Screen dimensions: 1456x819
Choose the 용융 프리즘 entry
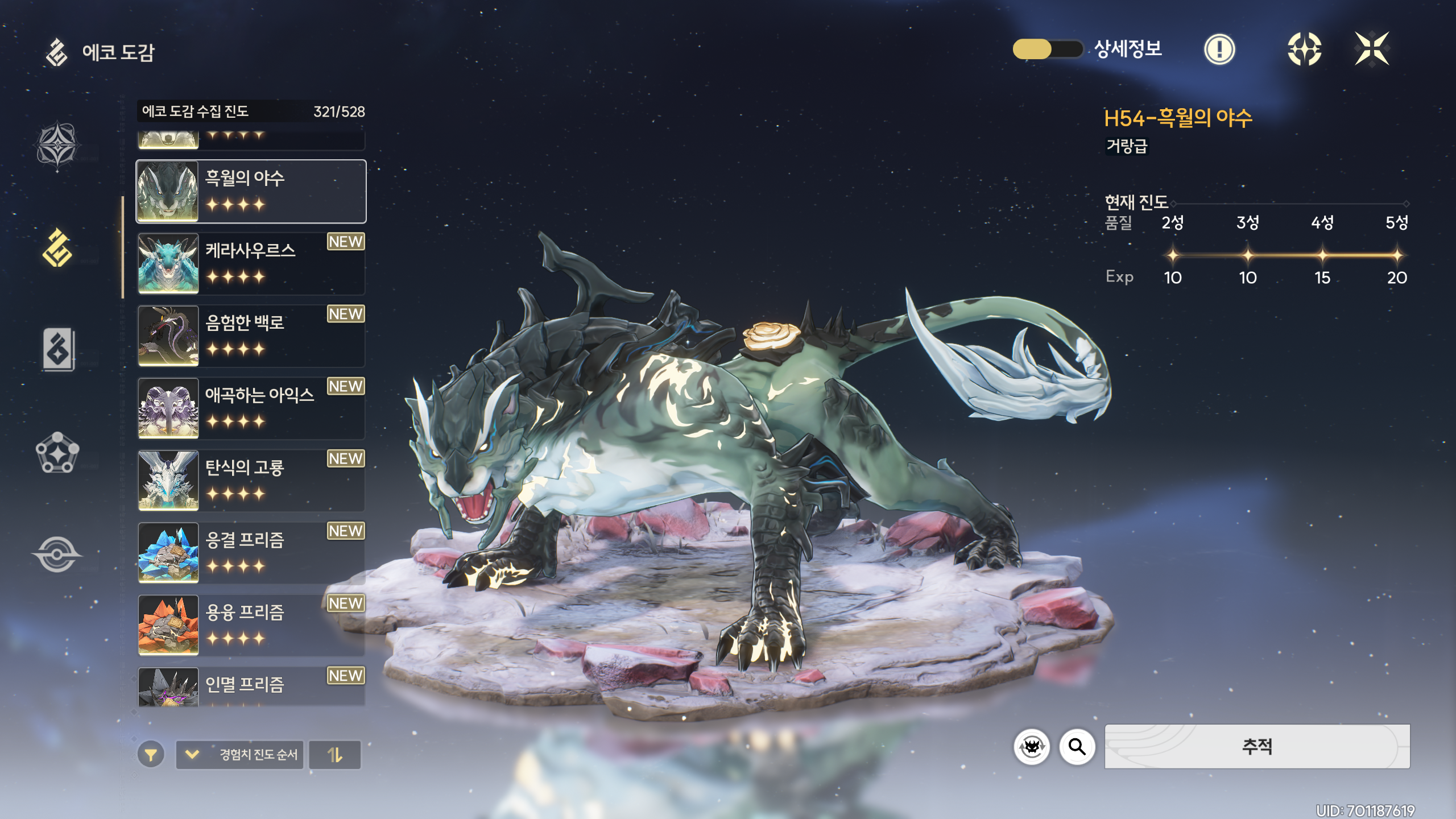[x=251, y=625]
